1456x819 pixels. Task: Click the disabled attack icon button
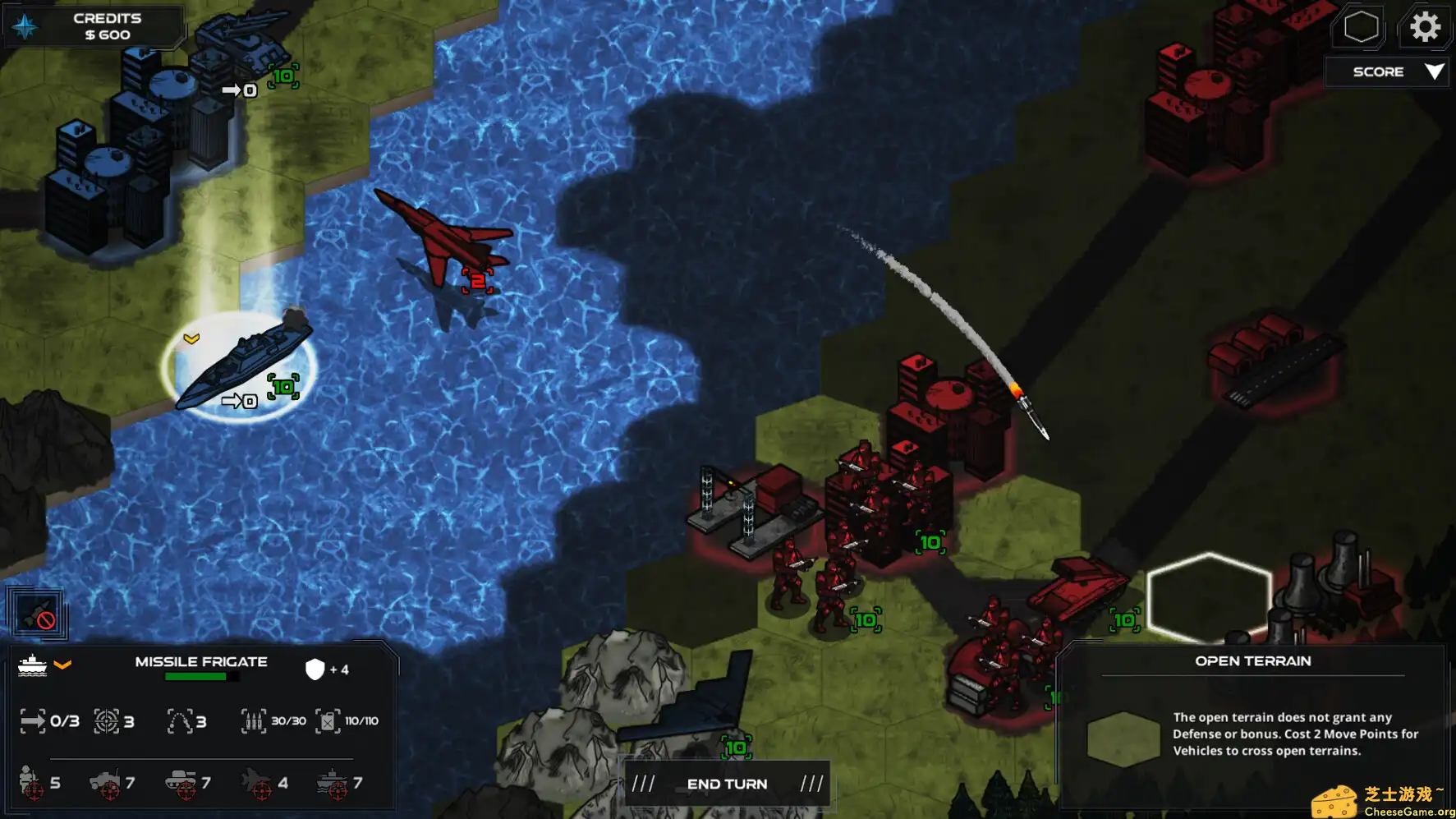click(38, 614)
